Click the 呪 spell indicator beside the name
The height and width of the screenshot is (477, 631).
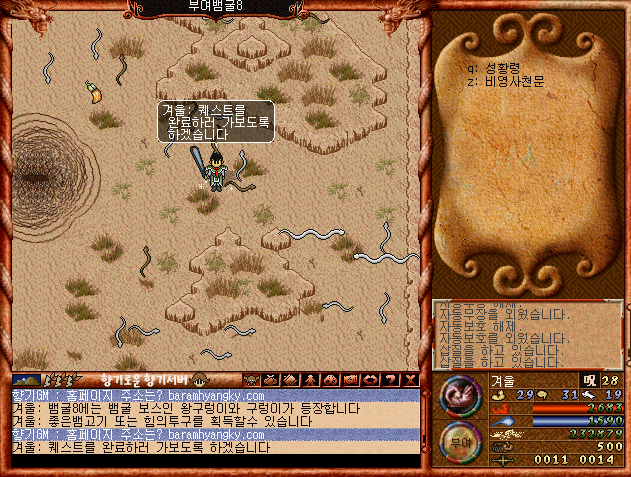pyautogui.click(x=588, y=379)
